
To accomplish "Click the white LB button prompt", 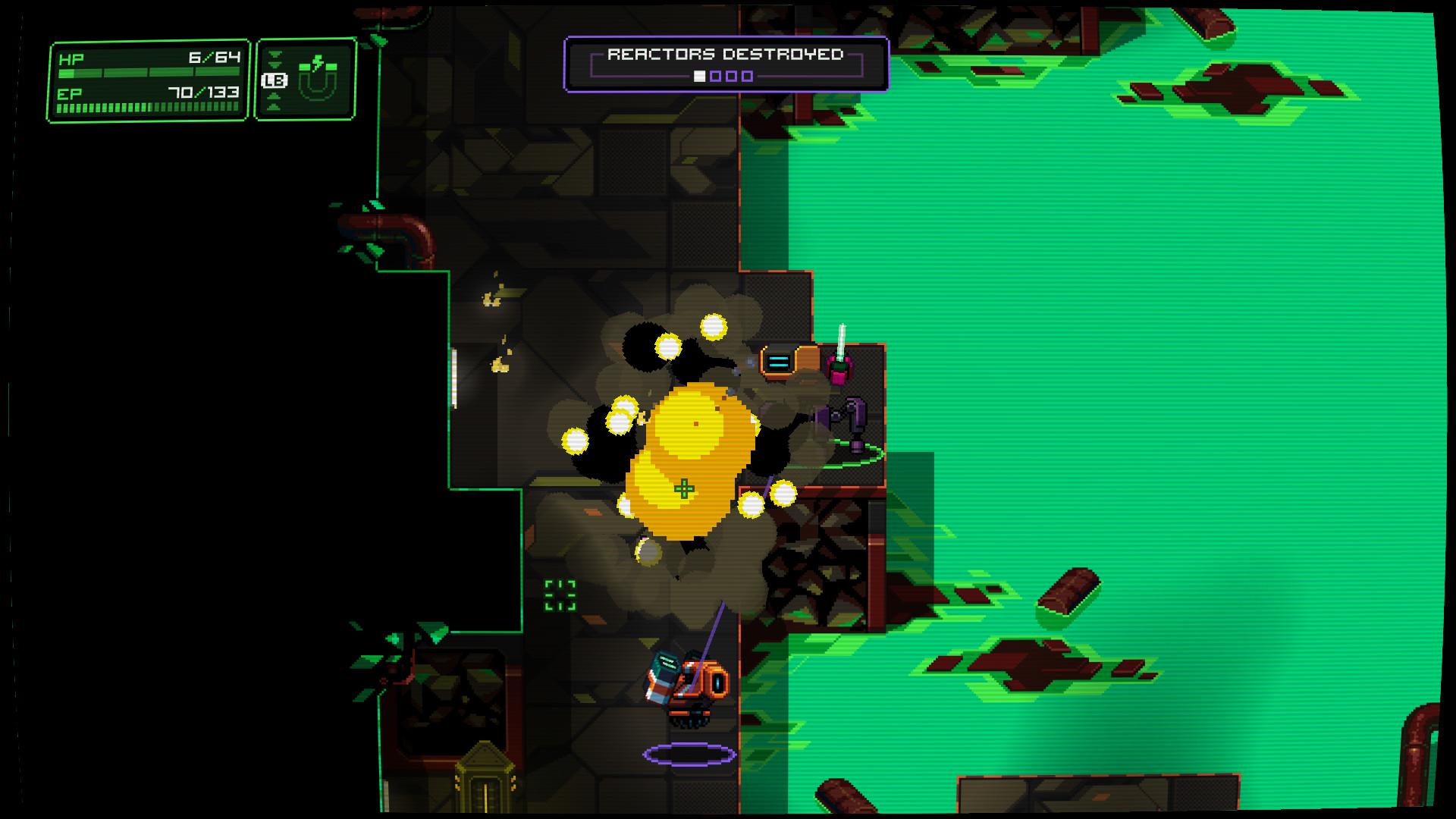I will pyautogui.click(x=275, y=80).
